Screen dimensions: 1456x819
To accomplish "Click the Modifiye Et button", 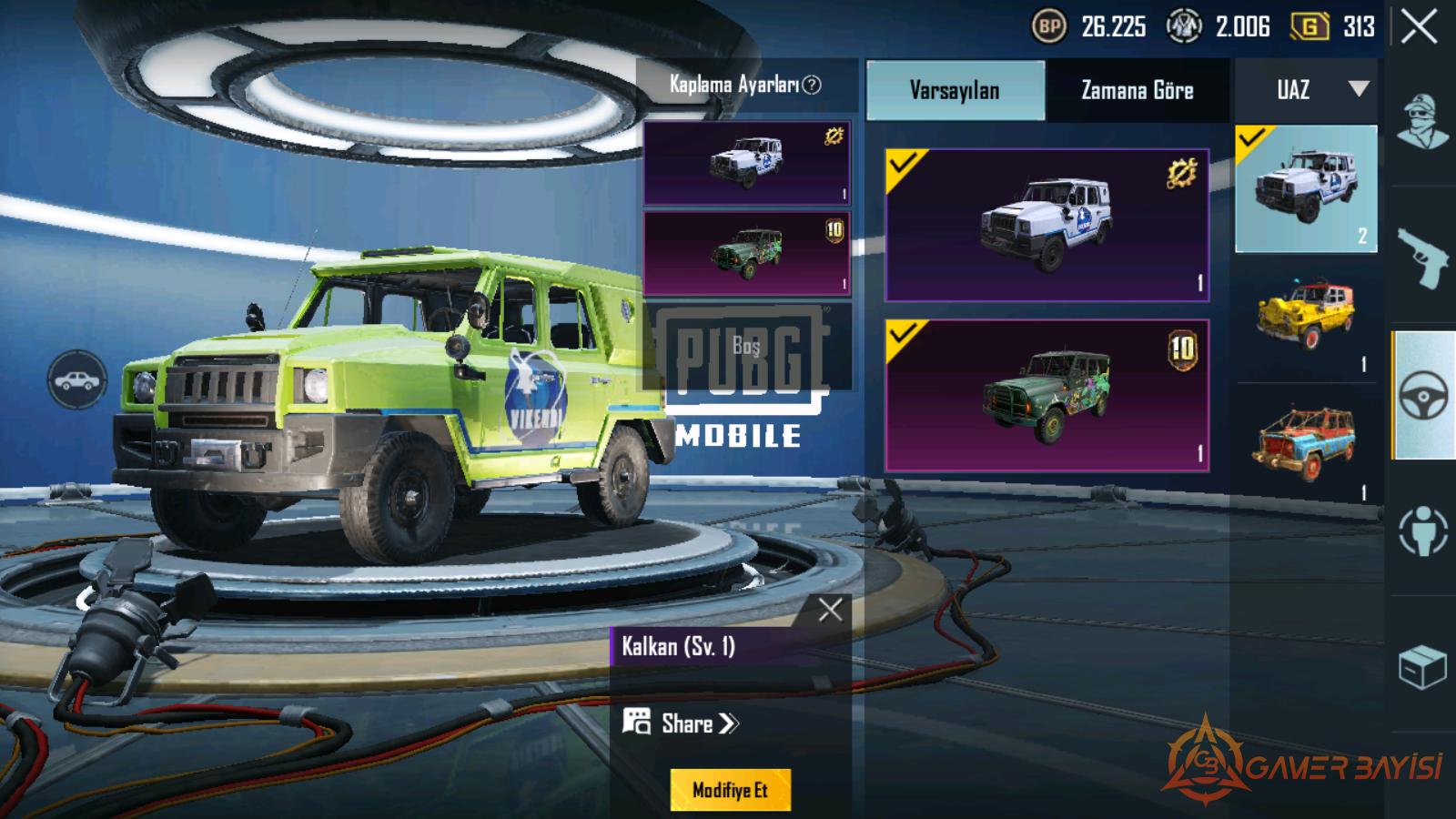I will (x=730, y=790).
